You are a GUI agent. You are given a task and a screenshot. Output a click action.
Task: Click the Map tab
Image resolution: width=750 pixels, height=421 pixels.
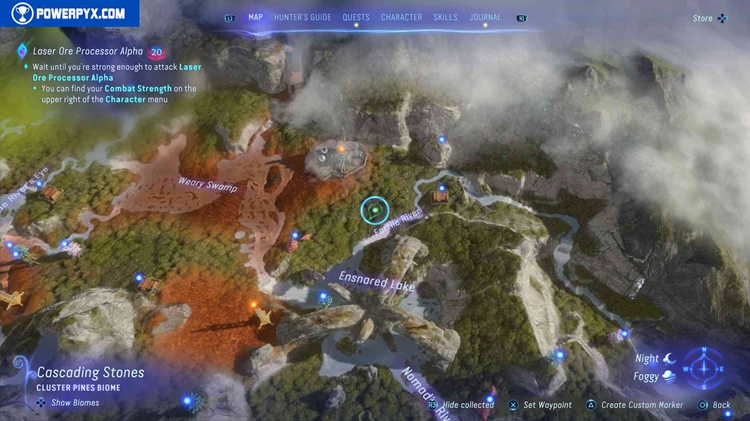[x=255, y=17]
